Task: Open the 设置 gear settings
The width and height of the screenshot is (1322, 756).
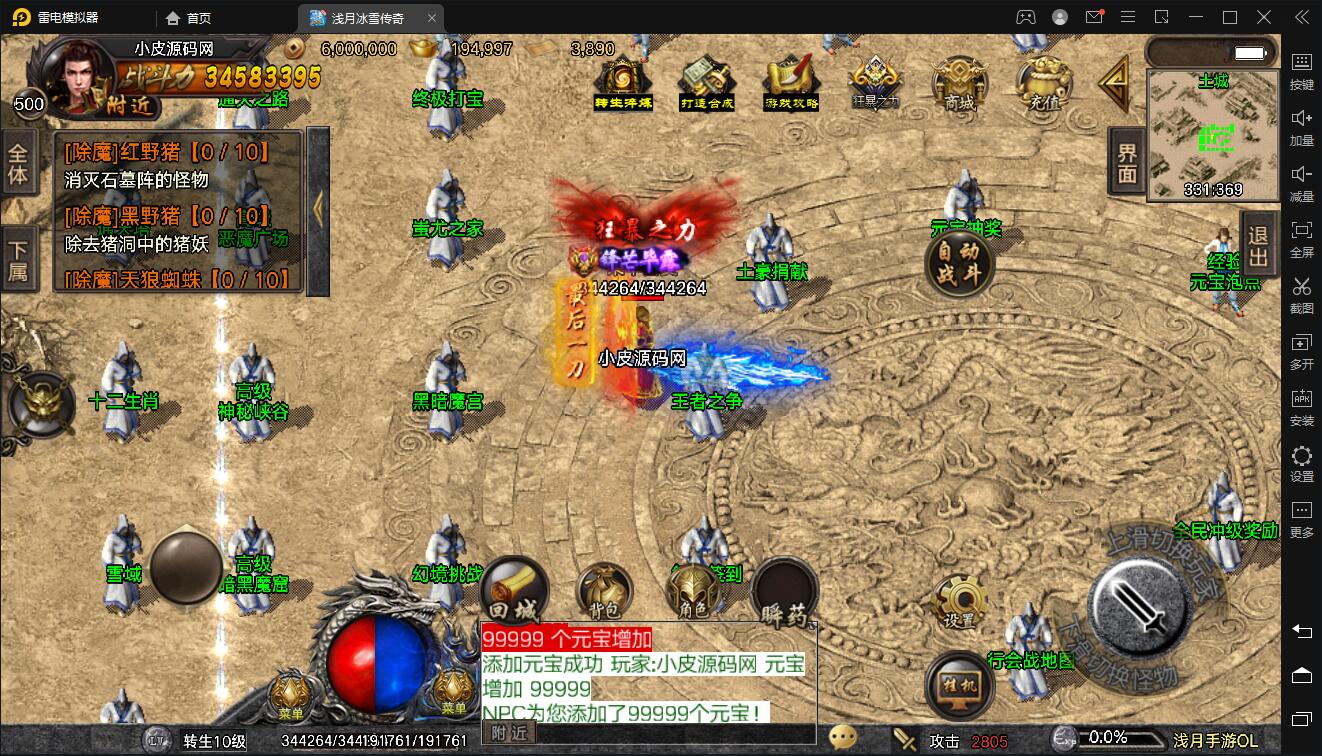Action: point(959,602)
